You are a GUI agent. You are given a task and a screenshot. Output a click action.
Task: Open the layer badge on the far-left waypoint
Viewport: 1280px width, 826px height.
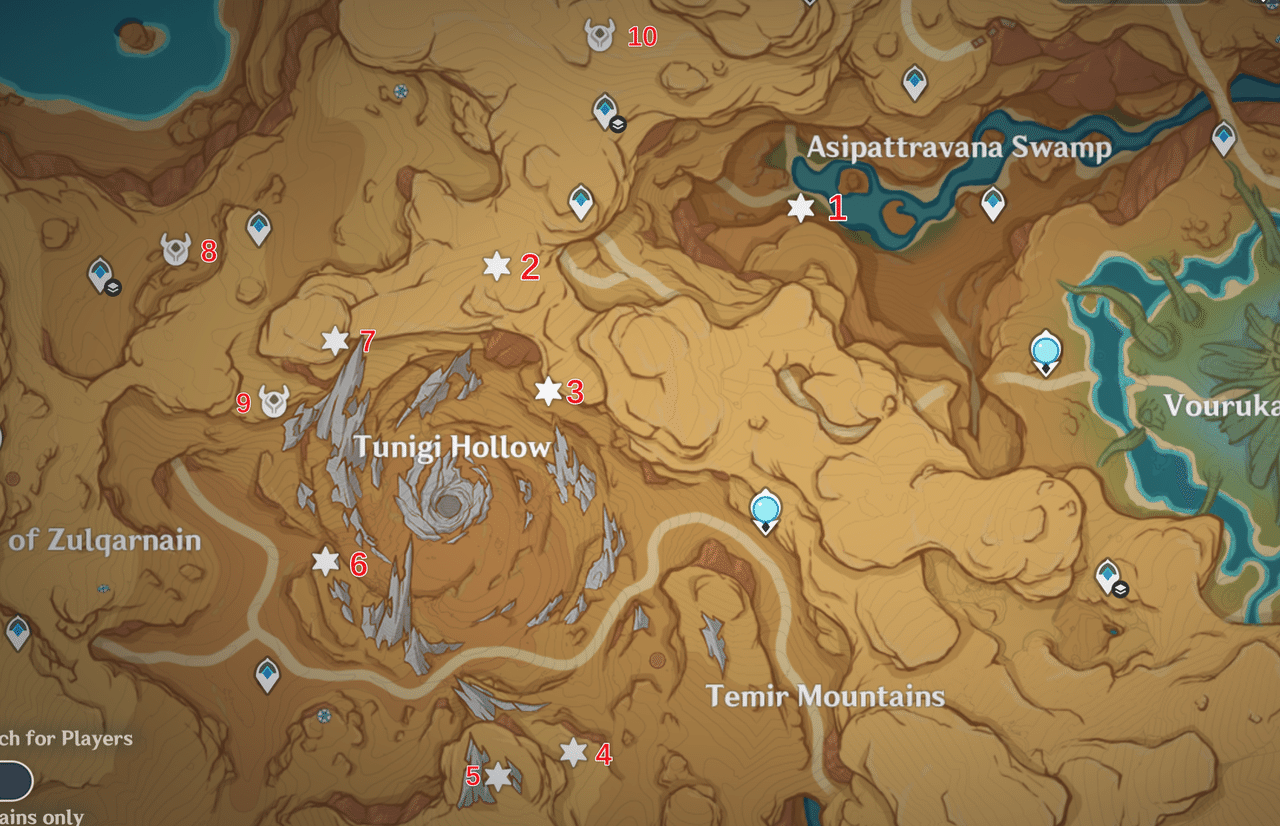coord(113,289)
